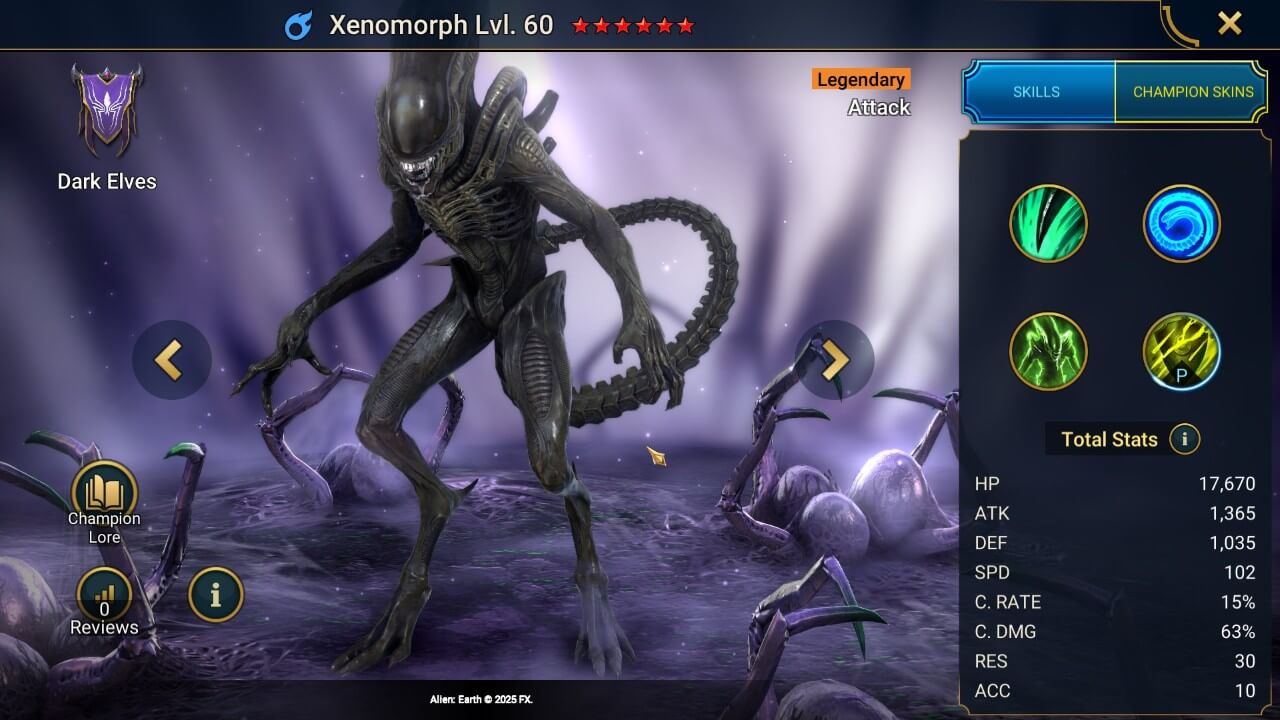1280x720 pixels.
Task: Click the round info button beside Reviews
Action: (215, 595)
